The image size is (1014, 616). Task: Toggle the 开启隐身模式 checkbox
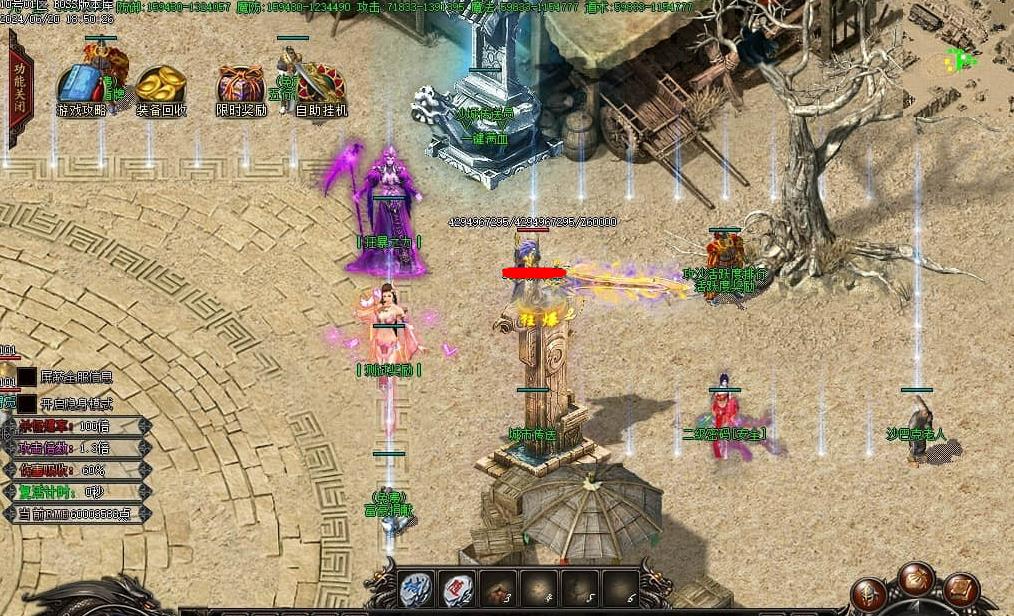(x=27, y=404)
